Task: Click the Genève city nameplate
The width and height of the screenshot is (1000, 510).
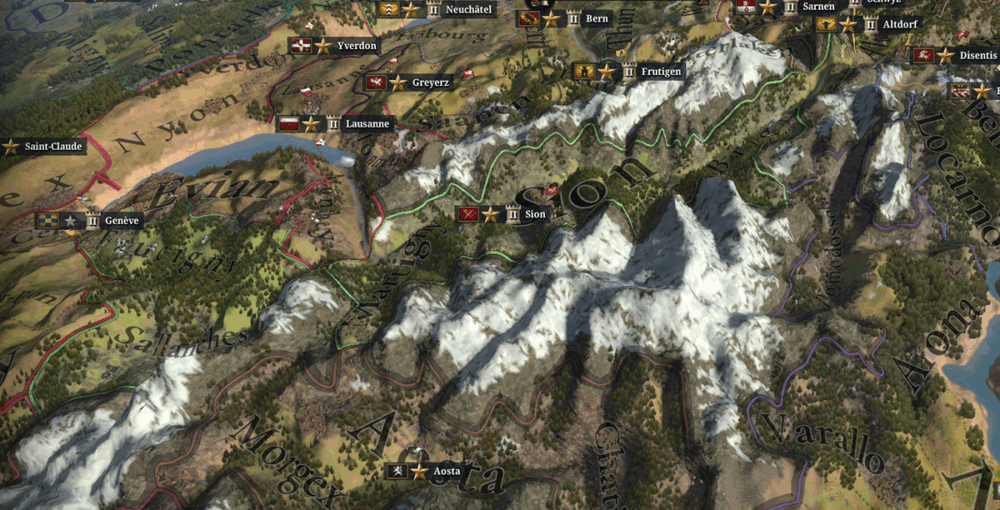Action: click(122, 220)
